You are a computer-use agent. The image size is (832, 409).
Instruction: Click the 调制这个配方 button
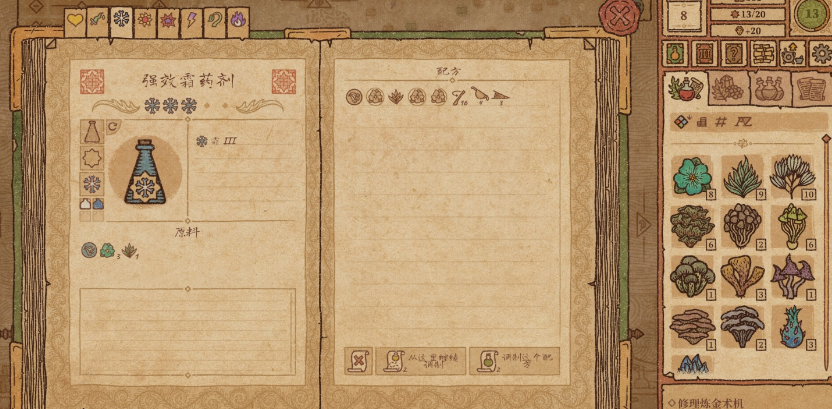click(x=514, y=360)
